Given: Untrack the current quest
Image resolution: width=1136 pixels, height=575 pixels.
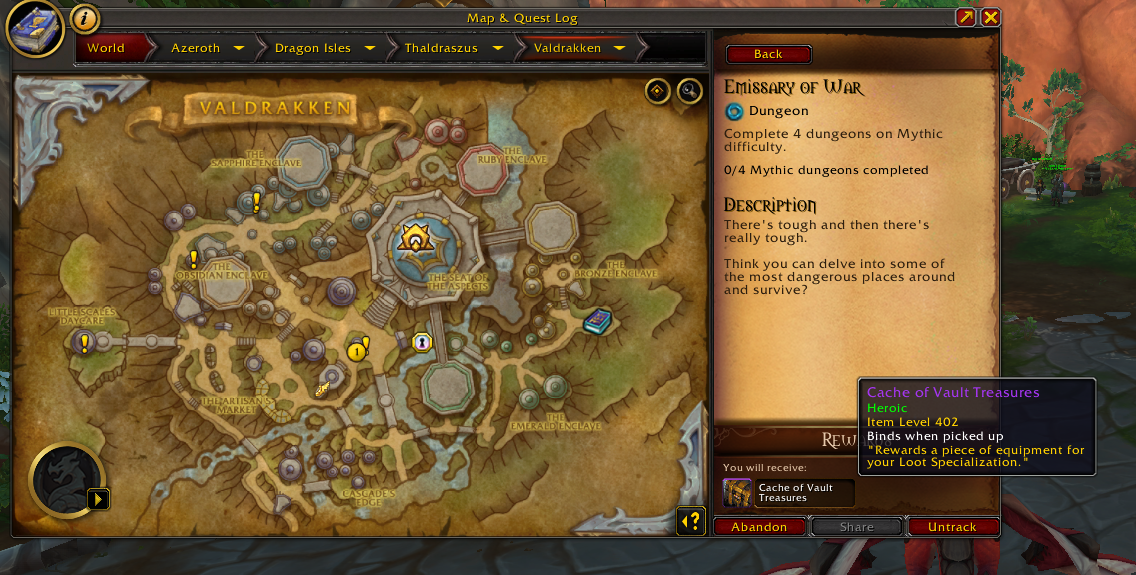Looking at the screenshot, I should (x=952, y=527).
